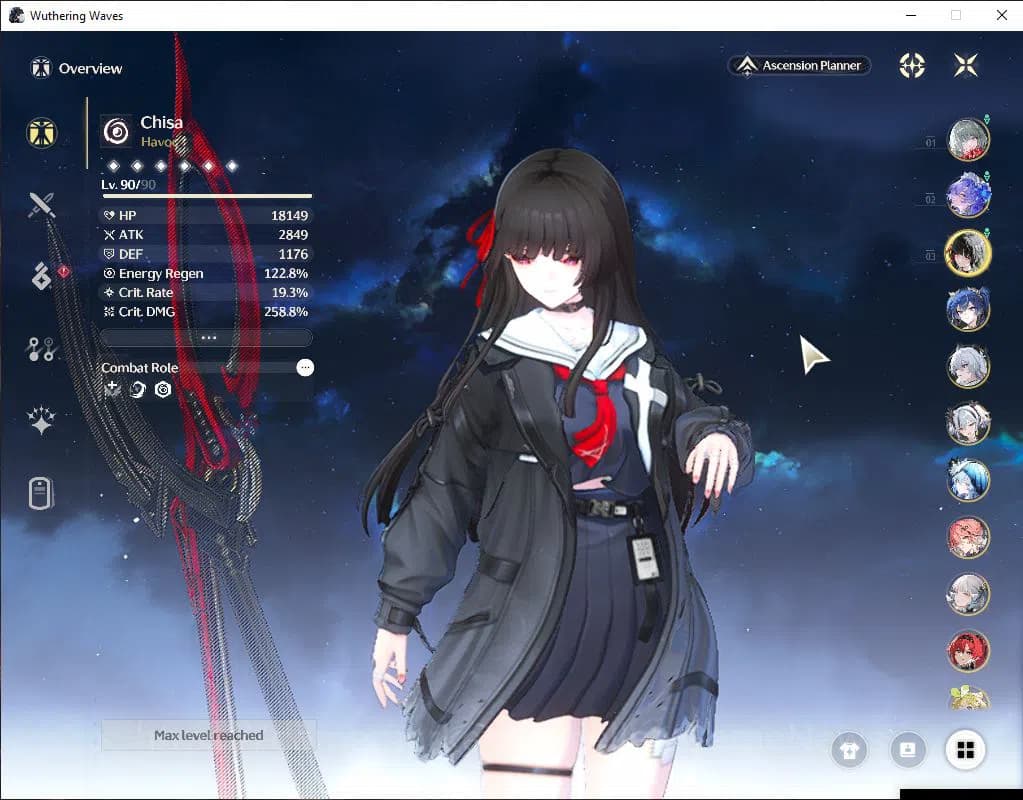Pick the blue-haired character portrait below Chisa
Image resolution: width=1023 pixels, height=800 pixels.
click(968, 309)
